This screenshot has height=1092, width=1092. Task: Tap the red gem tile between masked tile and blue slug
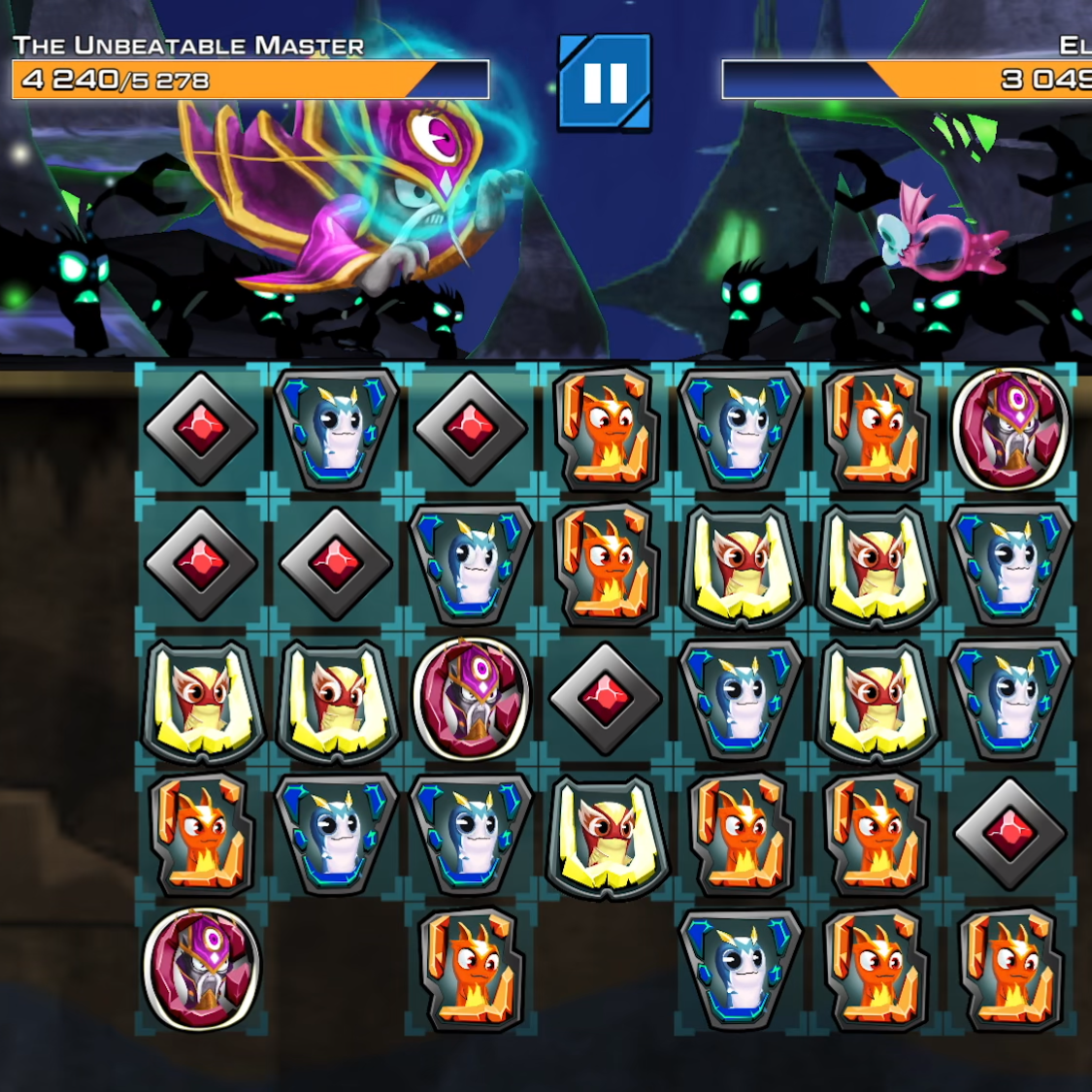[606, 697]
